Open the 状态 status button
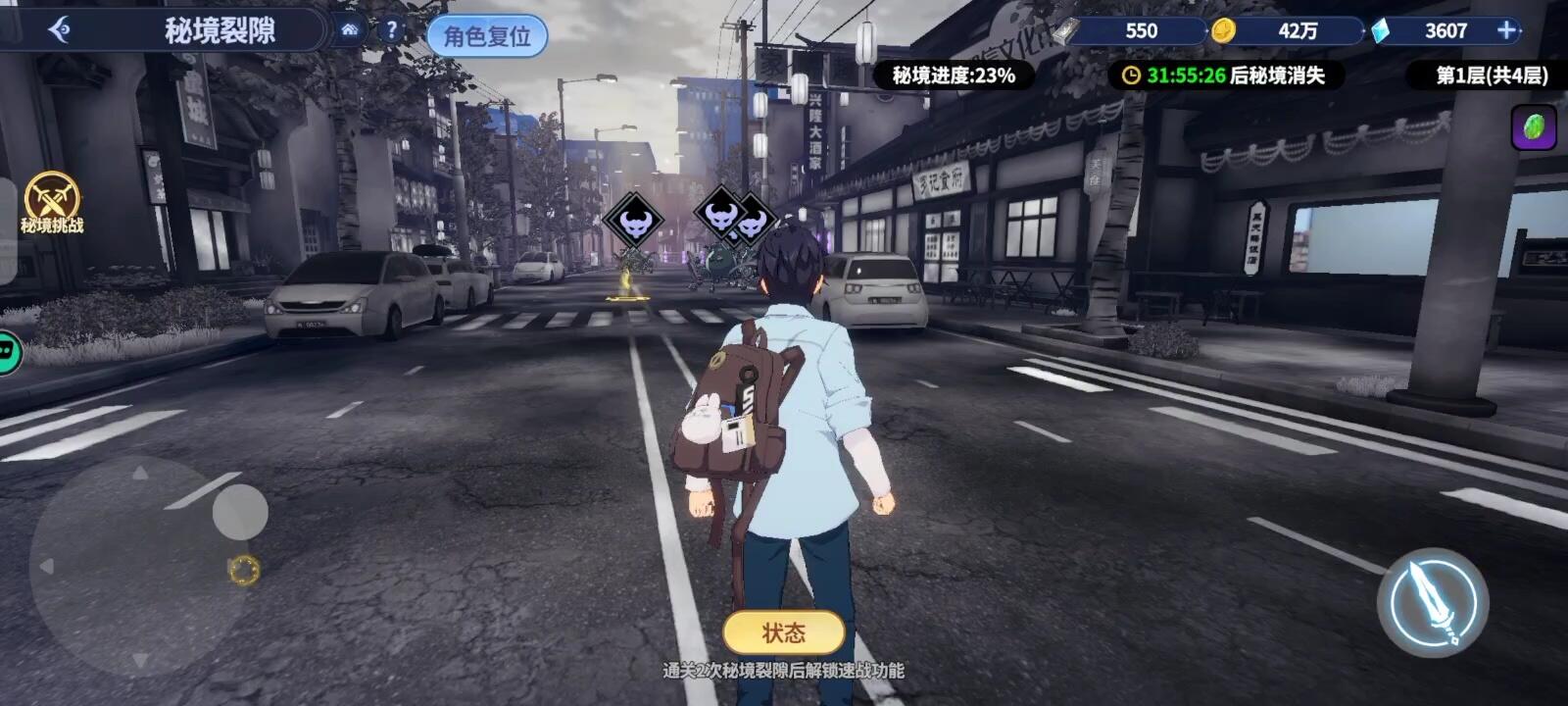 tap(784, 632)
